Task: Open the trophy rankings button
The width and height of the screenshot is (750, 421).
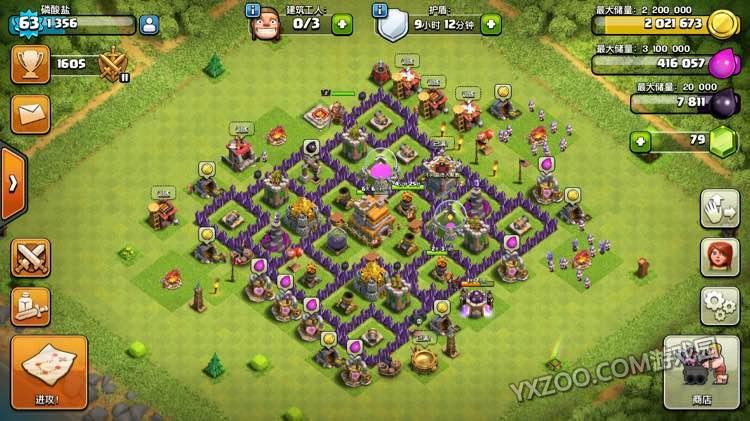Action: 30,65
